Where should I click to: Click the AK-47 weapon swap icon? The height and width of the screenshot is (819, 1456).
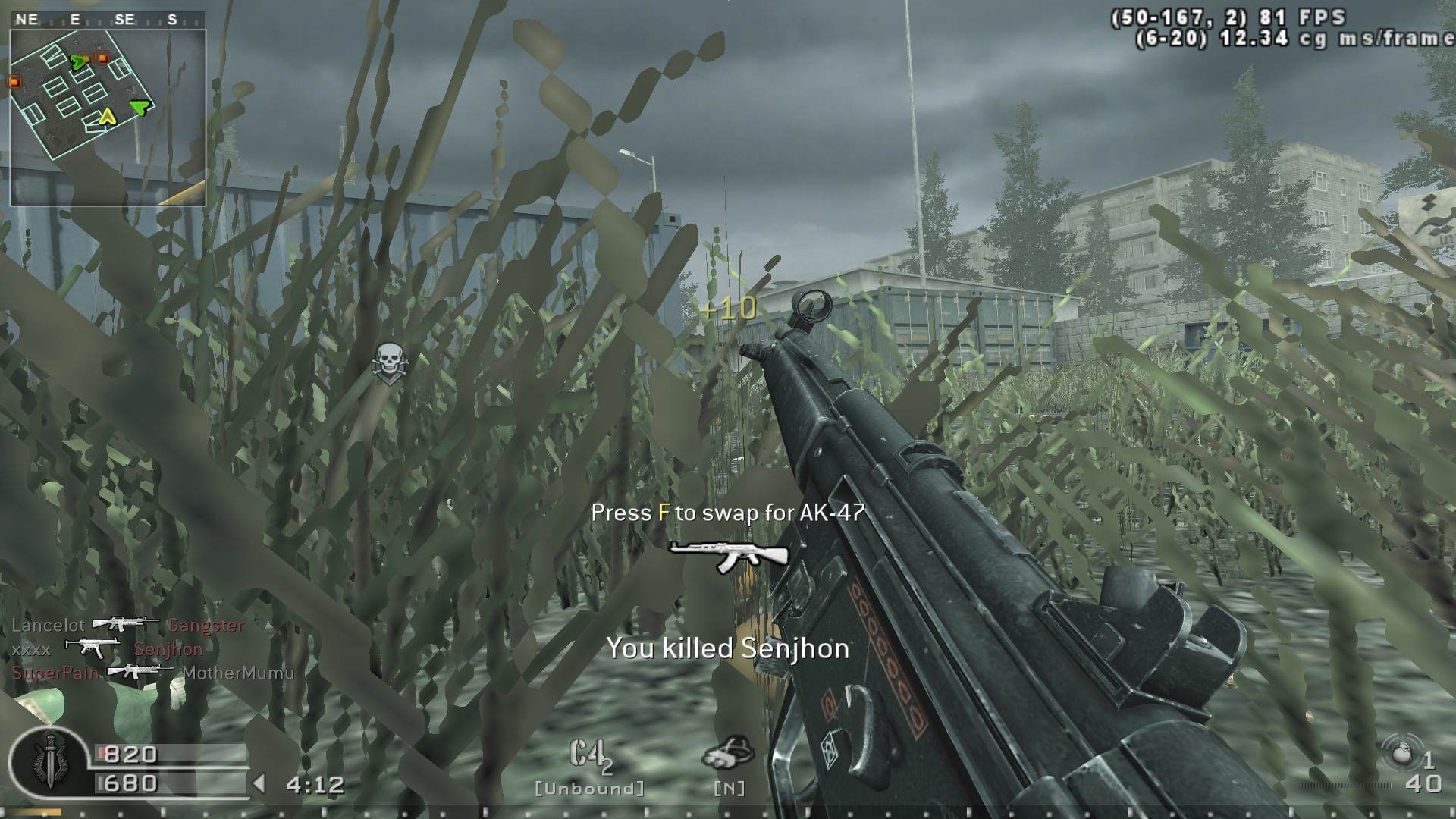pyautogui.click(x=730, y=557)
